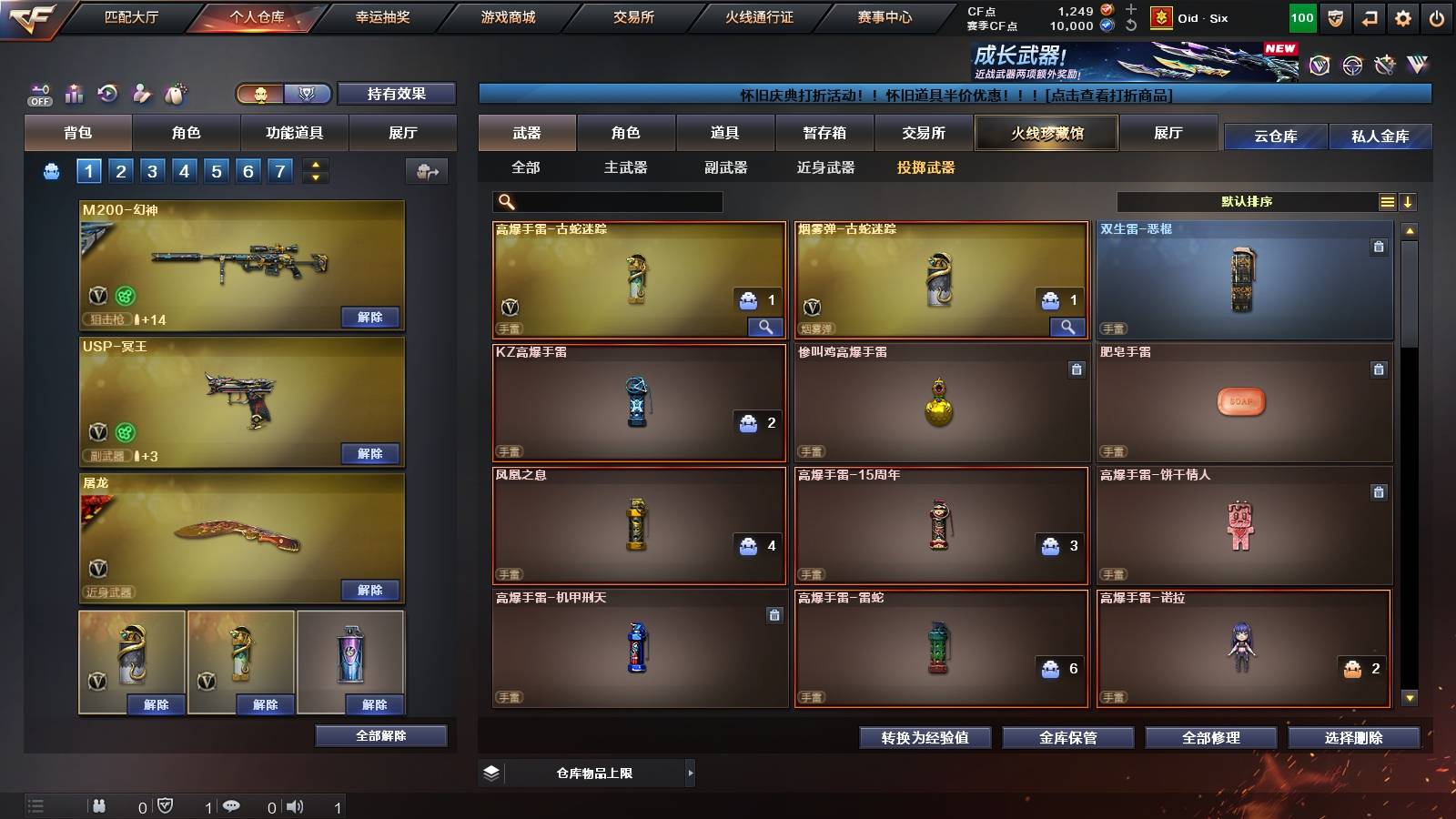Click the character transfer icon beside backpack page numbers
The height and width of the screenshot is (819, 1456).
point(426,171)
